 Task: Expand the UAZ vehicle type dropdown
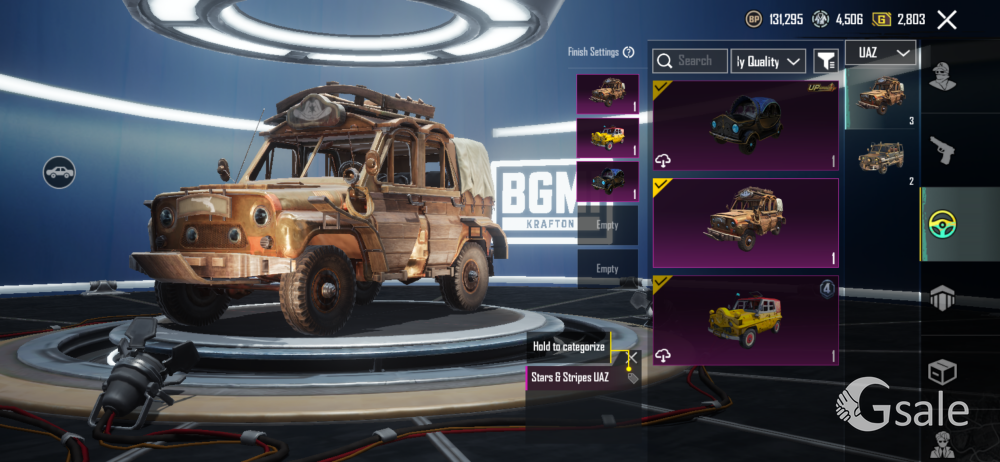pyautogui.click(x=881, y=52)
